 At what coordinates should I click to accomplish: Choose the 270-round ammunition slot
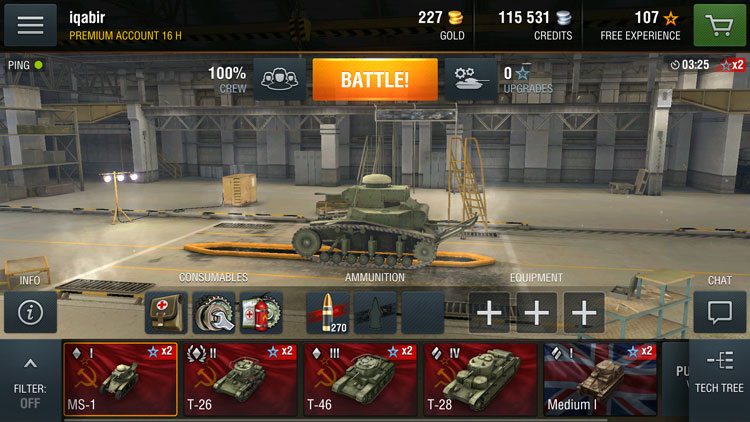point(326,312)
